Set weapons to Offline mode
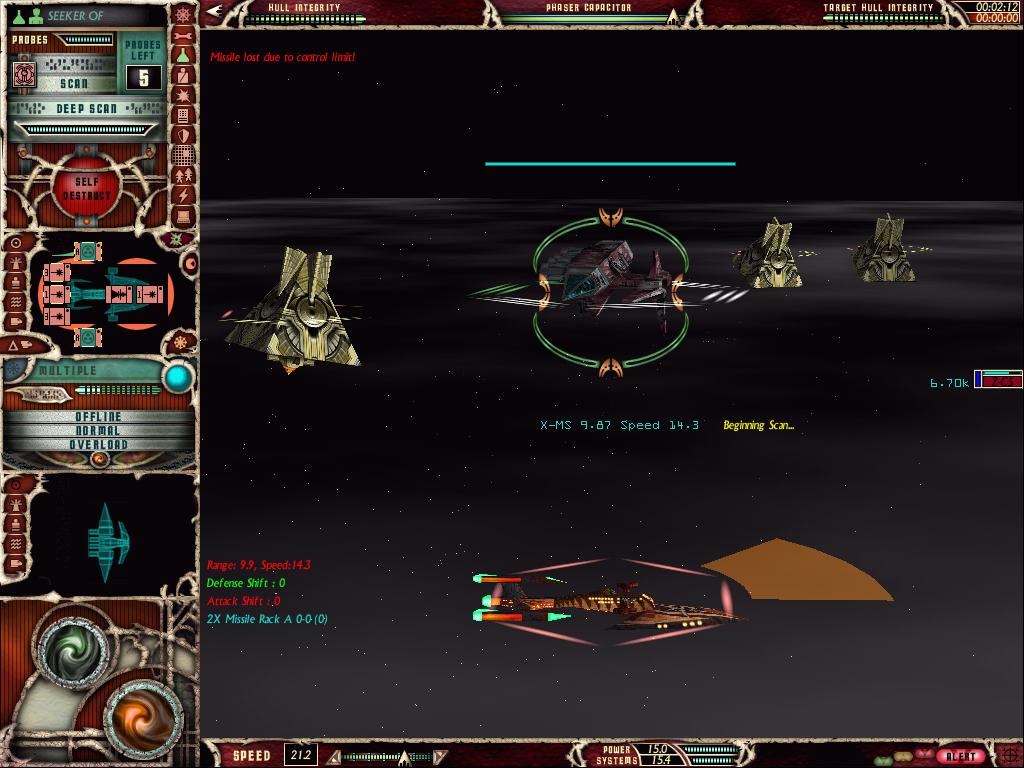Screen dimensions: 1024x768 tap(98, 416)
